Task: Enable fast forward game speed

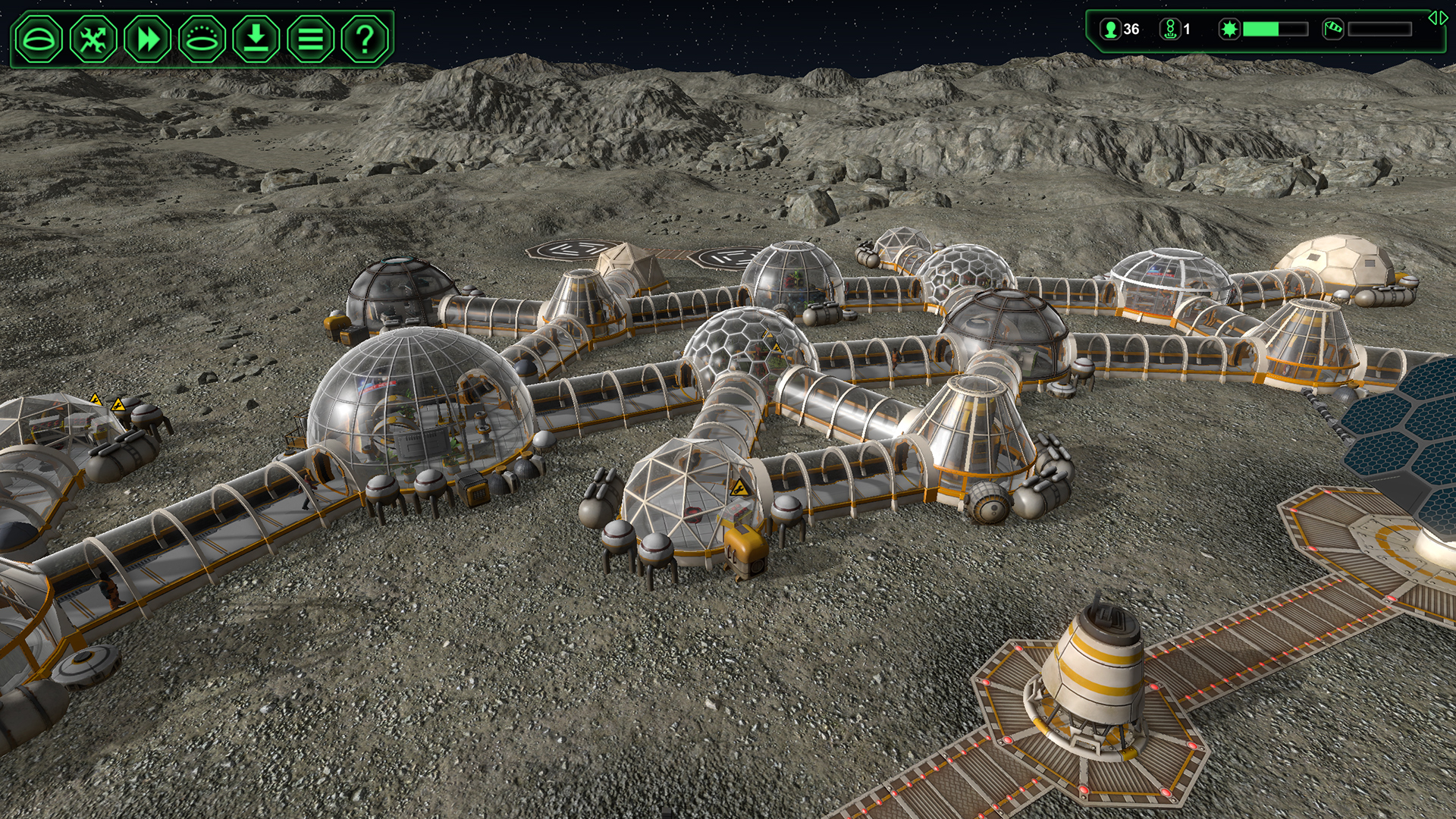Action: (x=147, y=39)
